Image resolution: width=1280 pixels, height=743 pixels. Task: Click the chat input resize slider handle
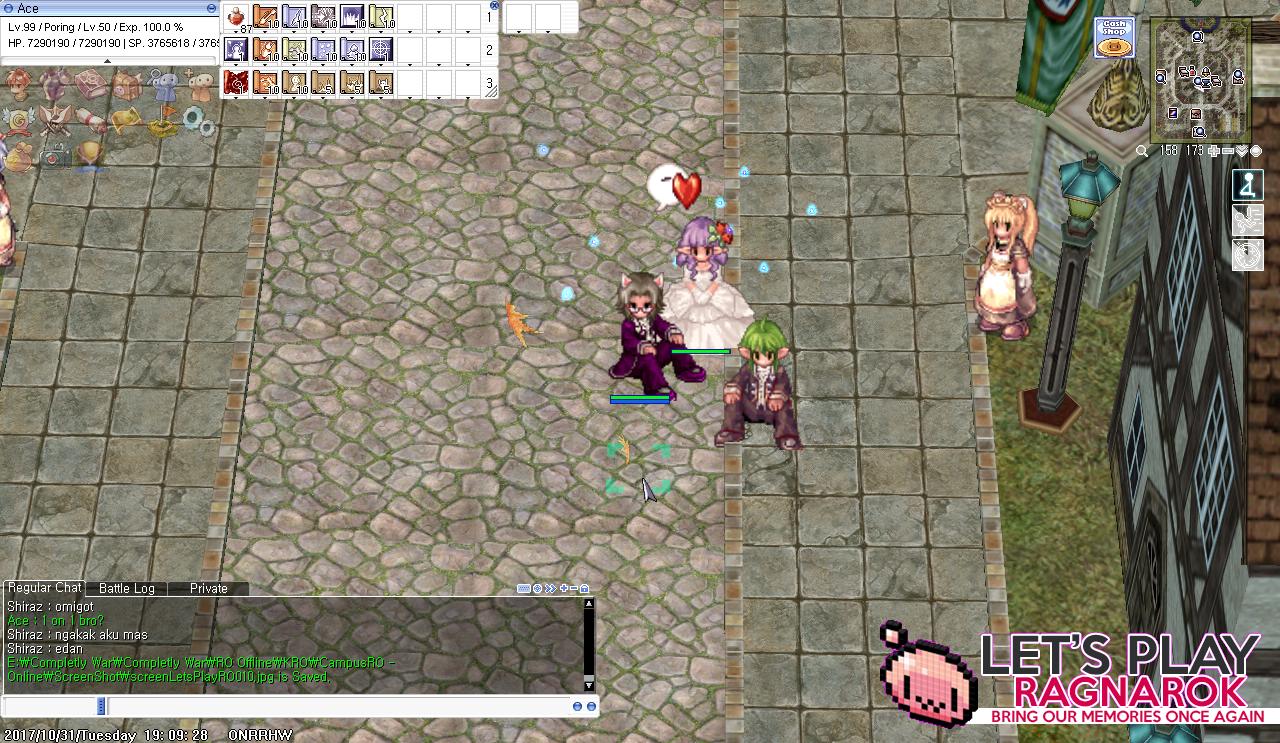(x=100, y=706)
